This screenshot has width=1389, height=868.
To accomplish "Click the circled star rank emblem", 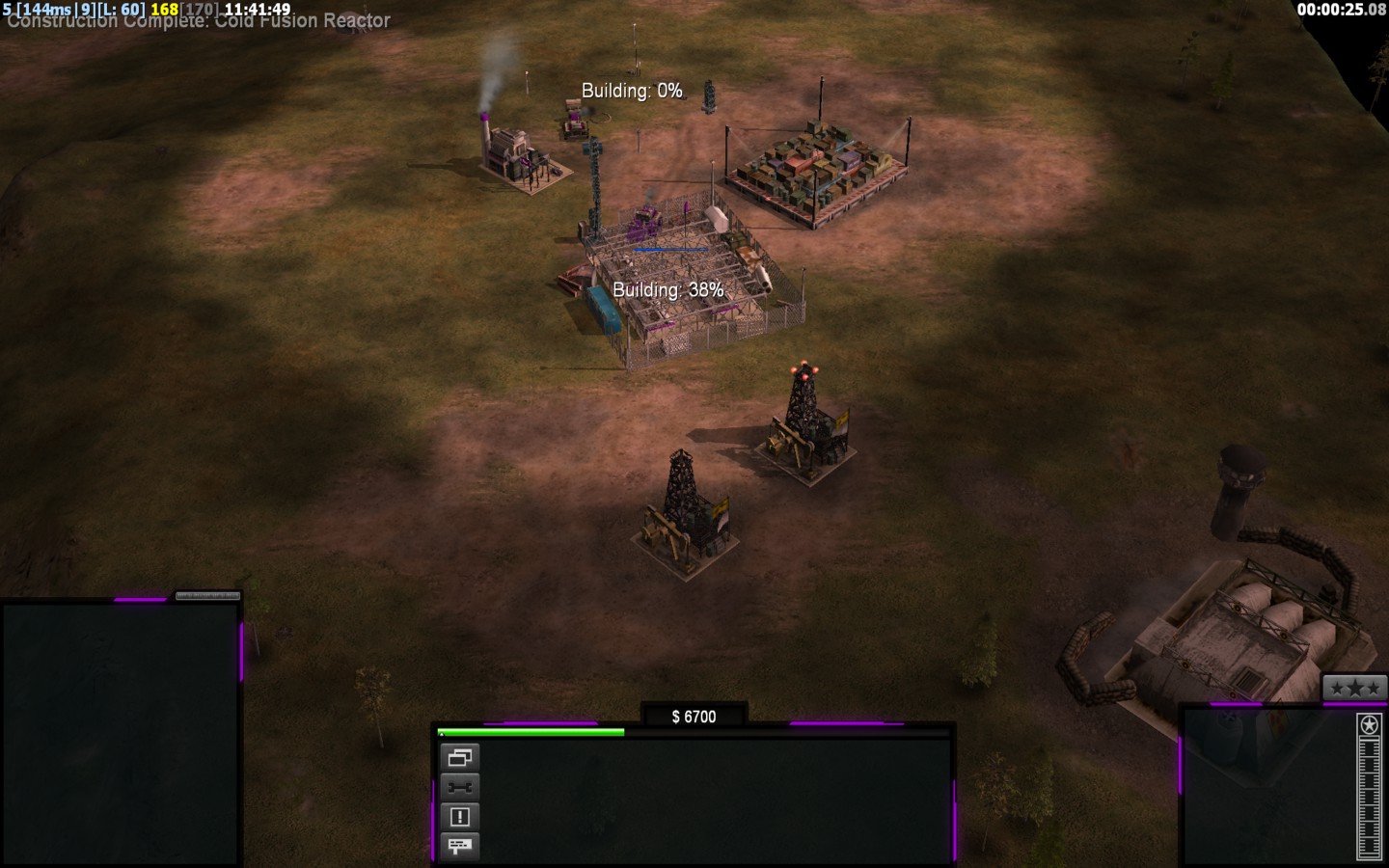I will [1369, 724].
